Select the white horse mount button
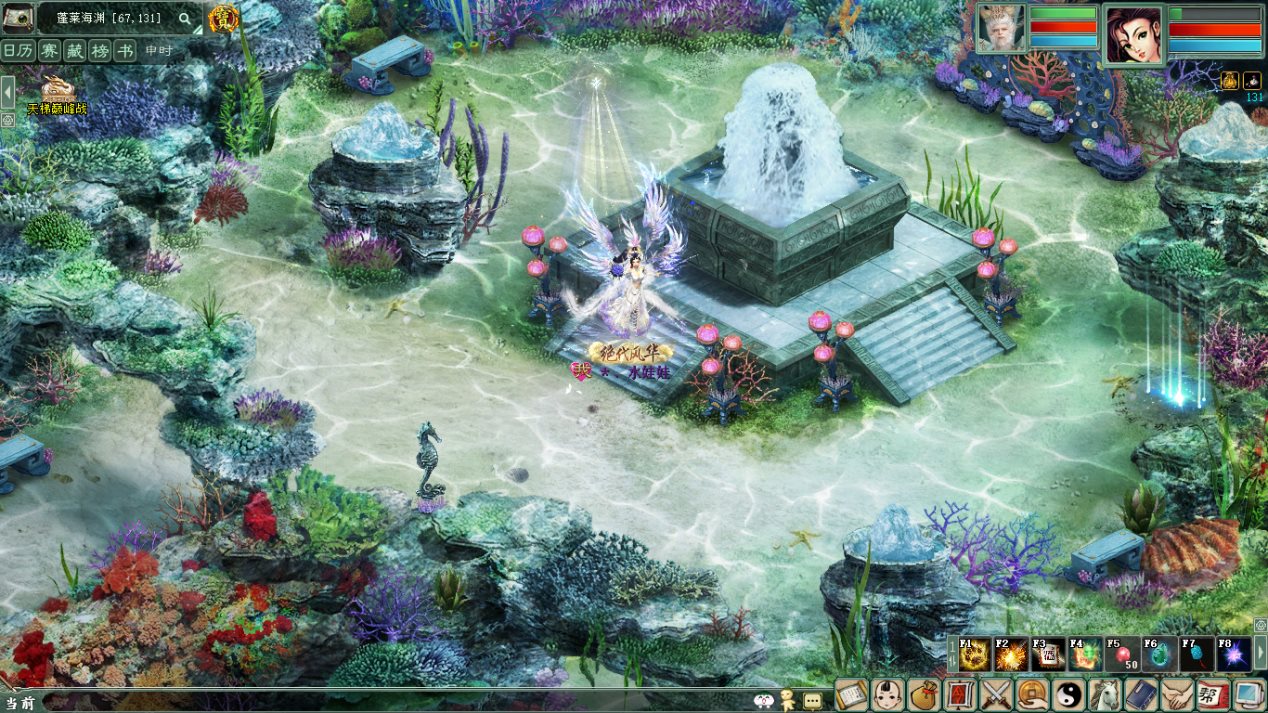The height and width of the screenshot is (713, 1268). tap(1104, 694)
